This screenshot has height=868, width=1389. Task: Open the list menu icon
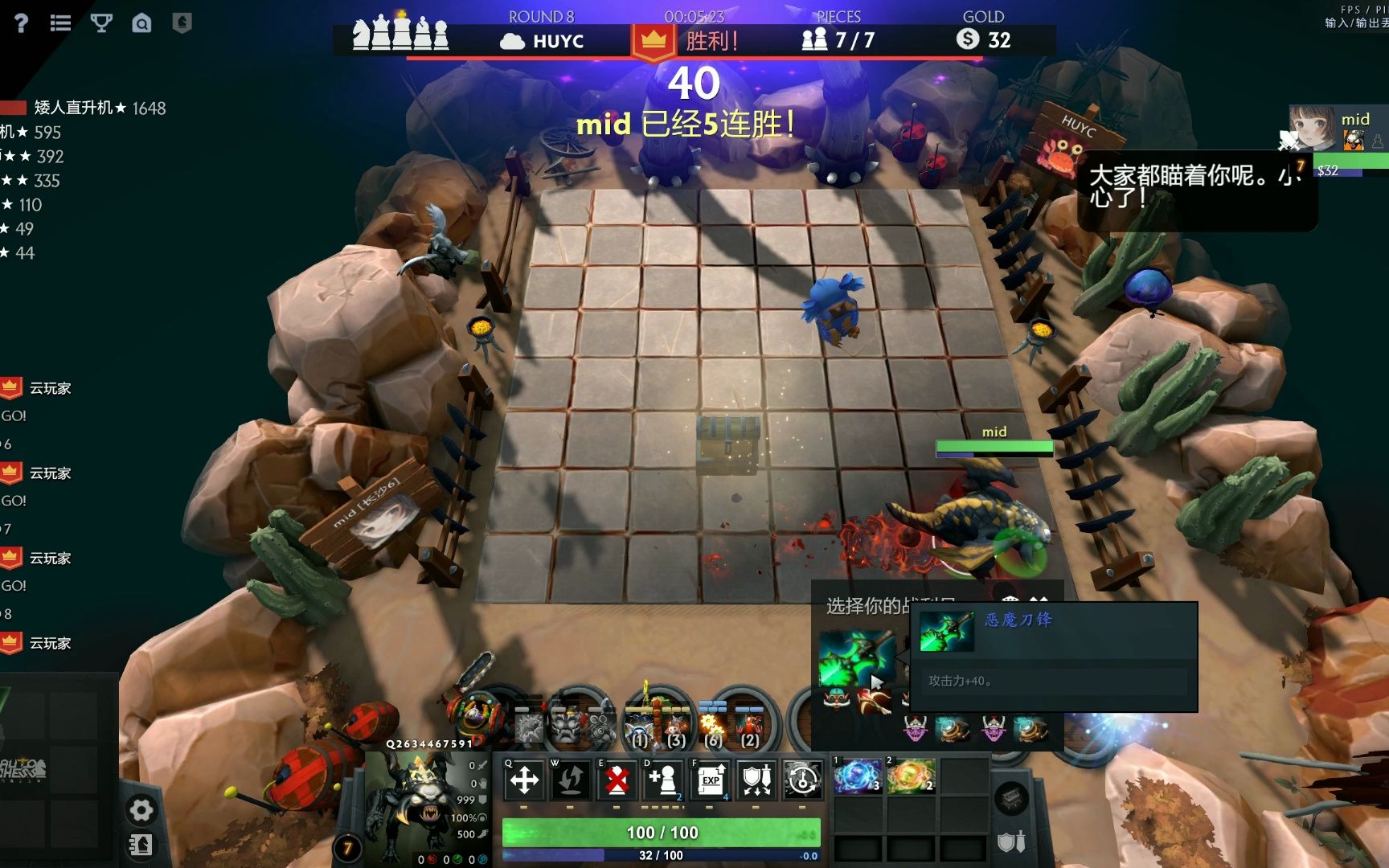(60, 23)
